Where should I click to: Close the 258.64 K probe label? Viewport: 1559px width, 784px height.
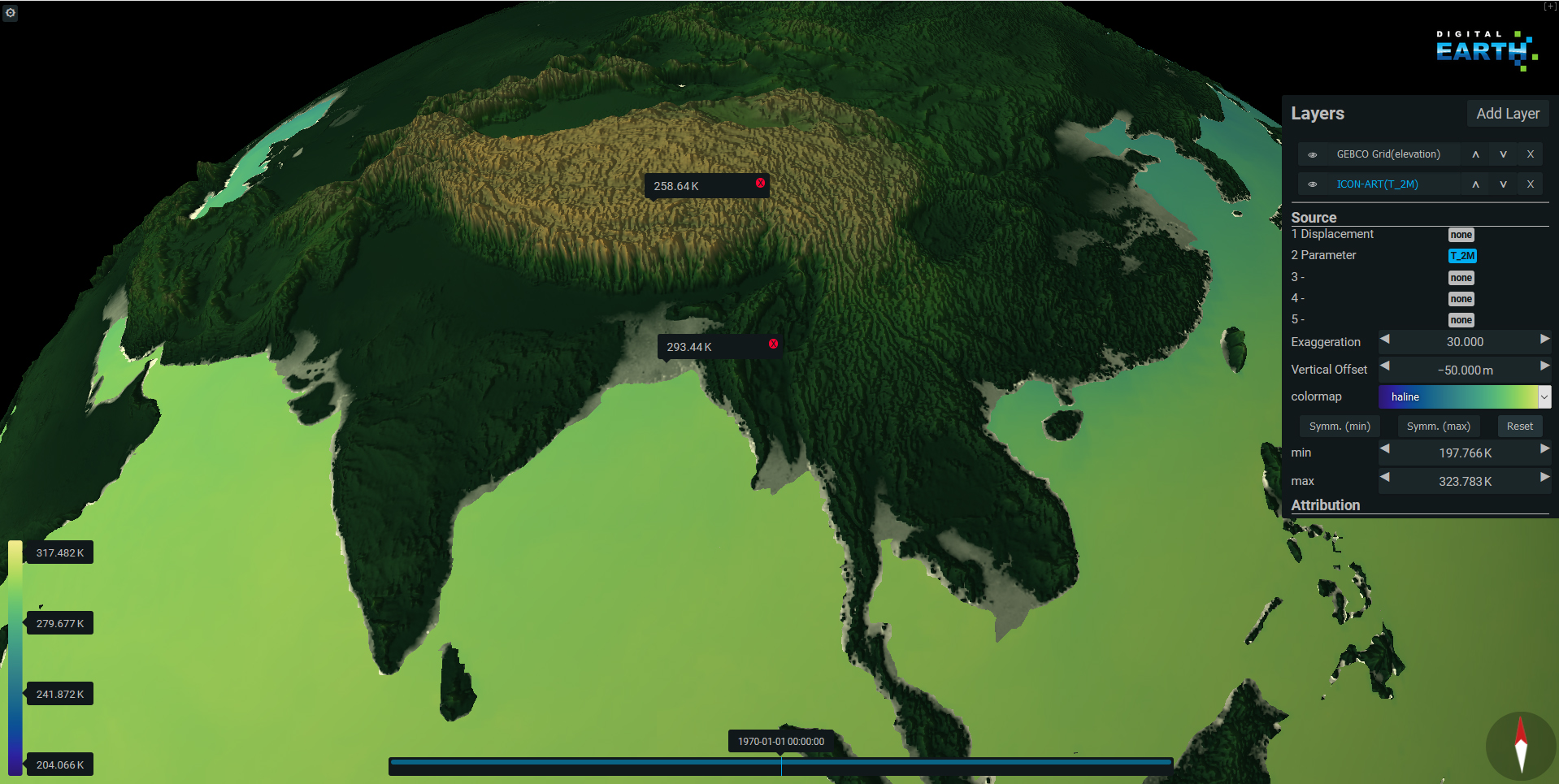[x=760, y=184]
